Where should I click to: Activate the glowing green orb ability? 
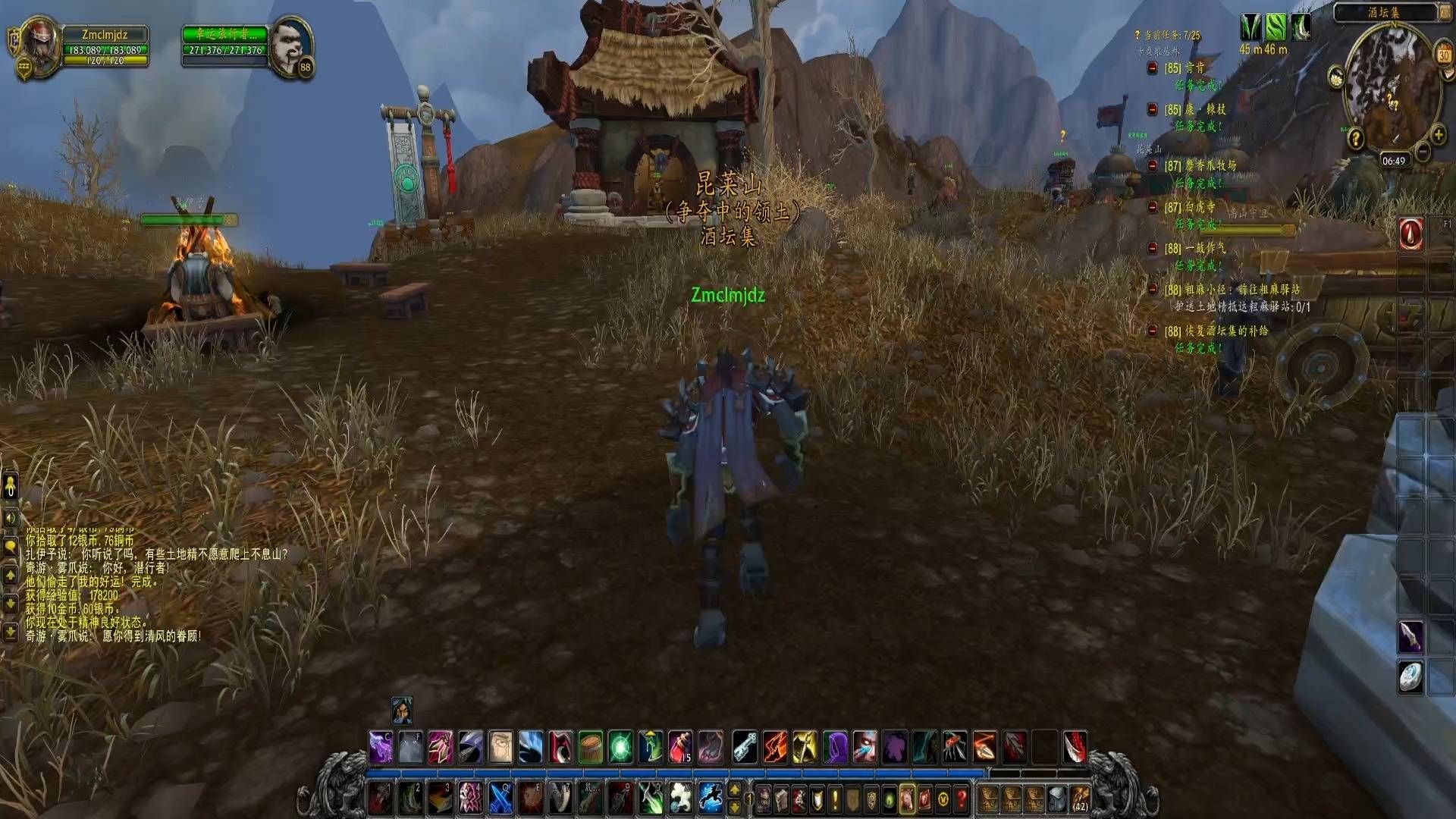click(621, 747)
